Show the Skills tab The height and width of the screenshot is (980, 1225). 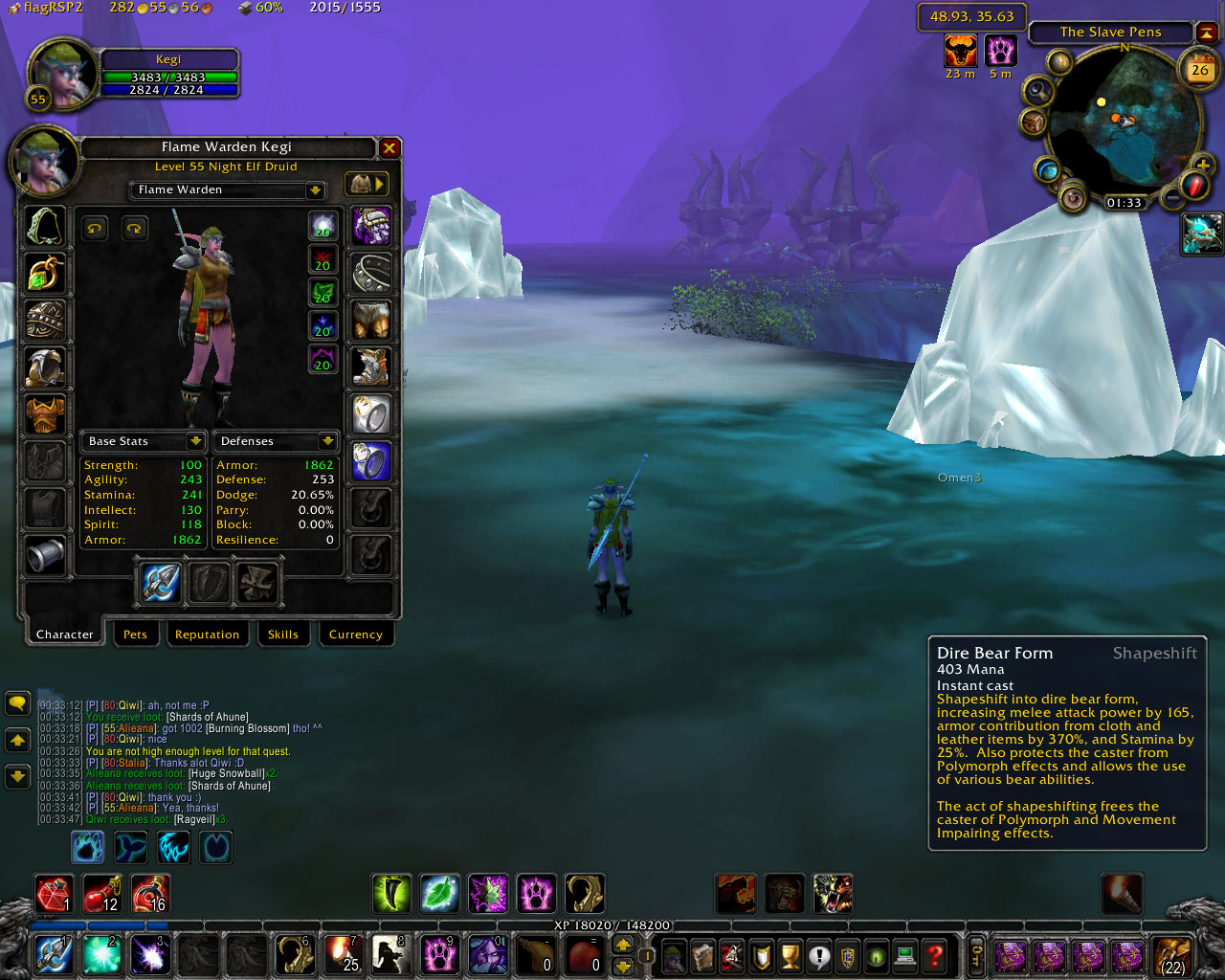click(x=282, y=635)
